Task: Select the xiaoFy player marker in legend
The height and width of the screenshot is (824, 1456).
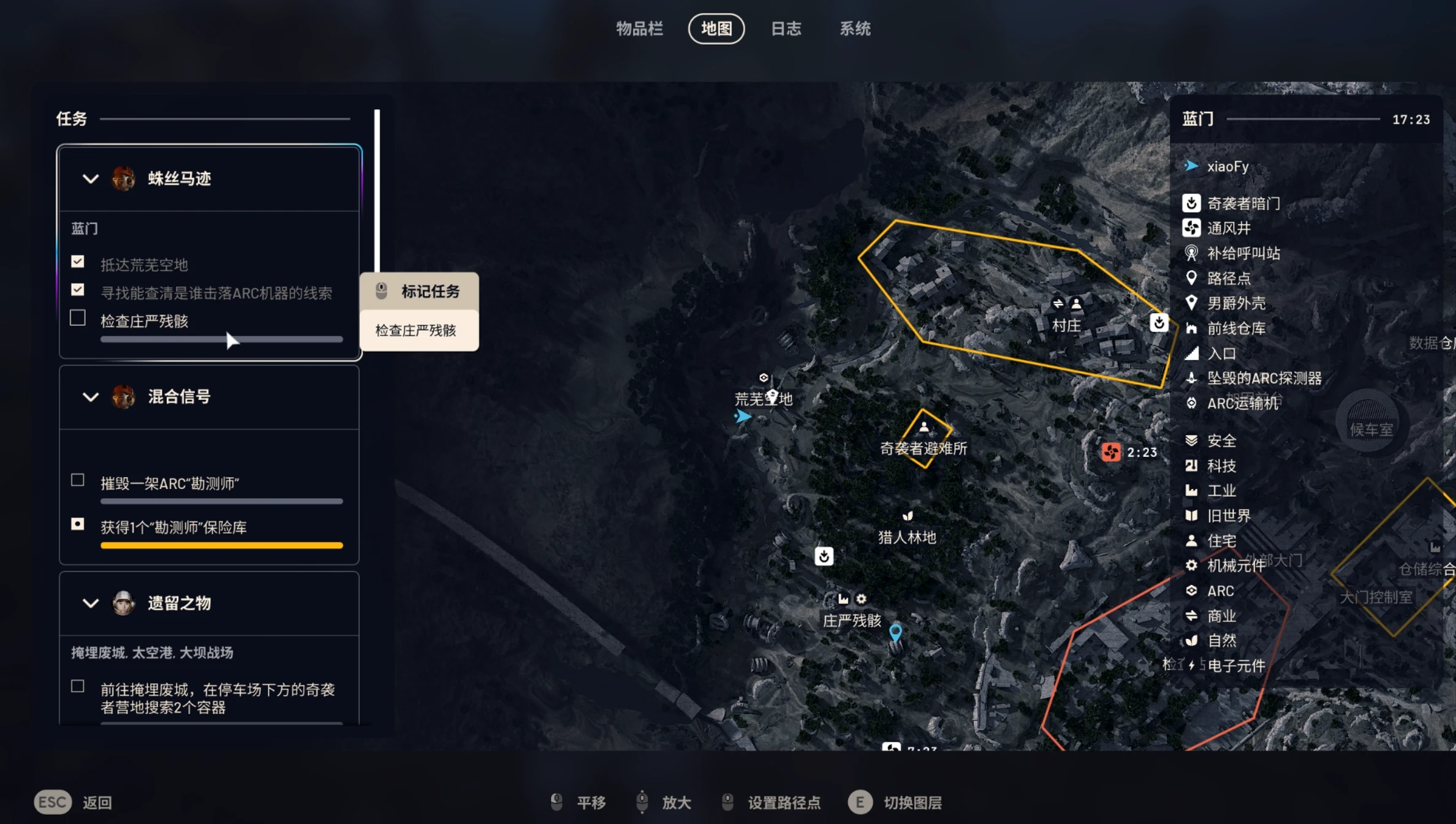Action: (x=1191, y=165)
